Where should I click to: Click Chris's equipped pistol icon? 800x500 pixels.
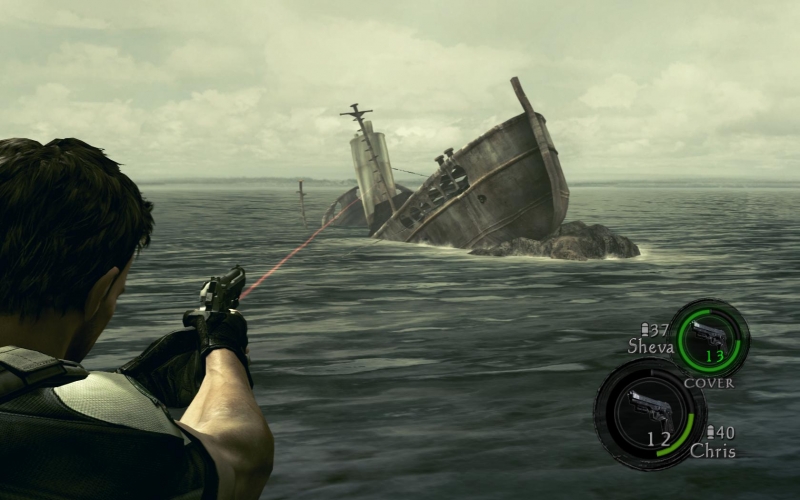(x=648, y=409)
